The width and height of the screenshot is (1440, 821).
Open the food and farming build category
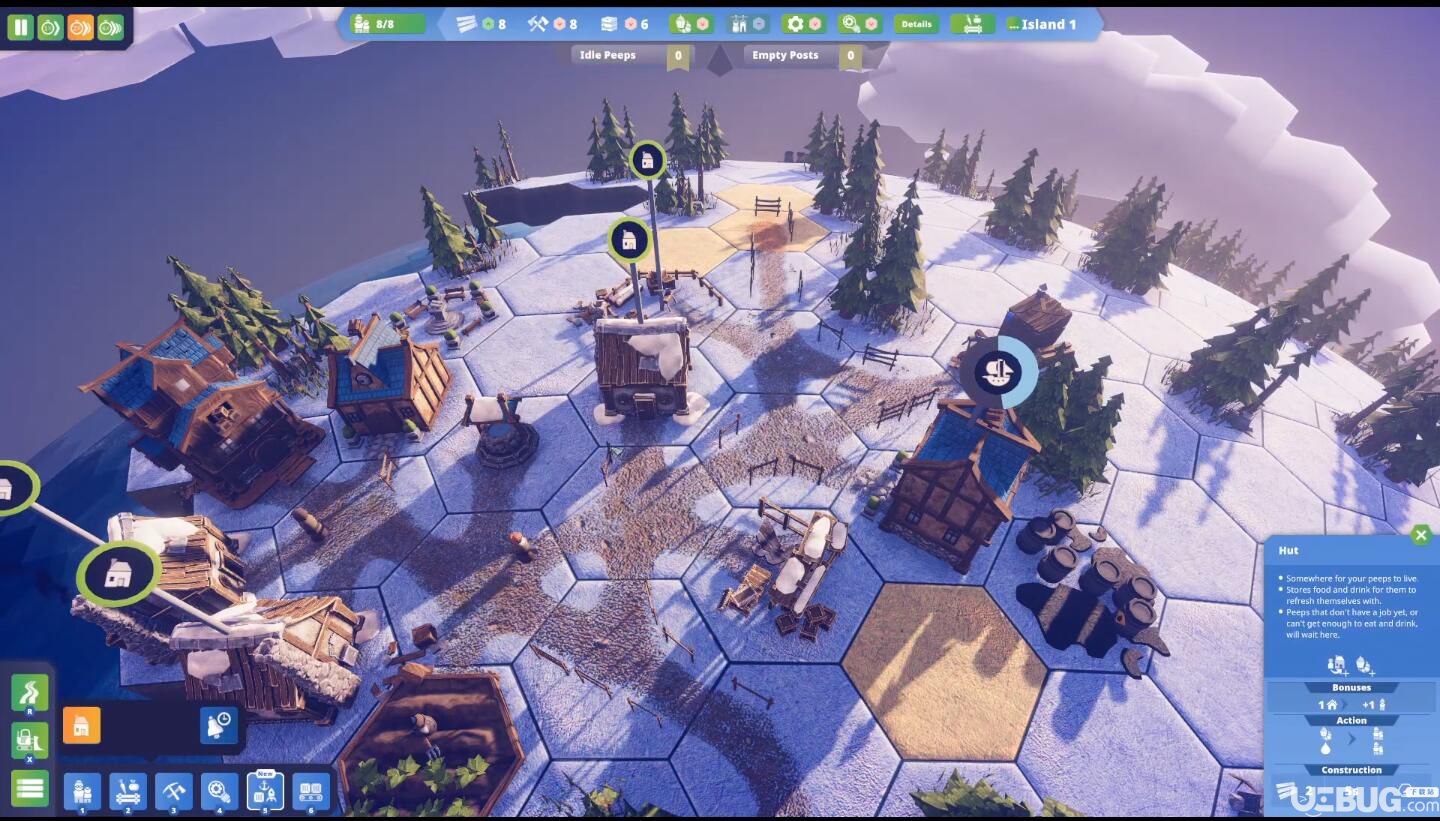tap(128, 791)
